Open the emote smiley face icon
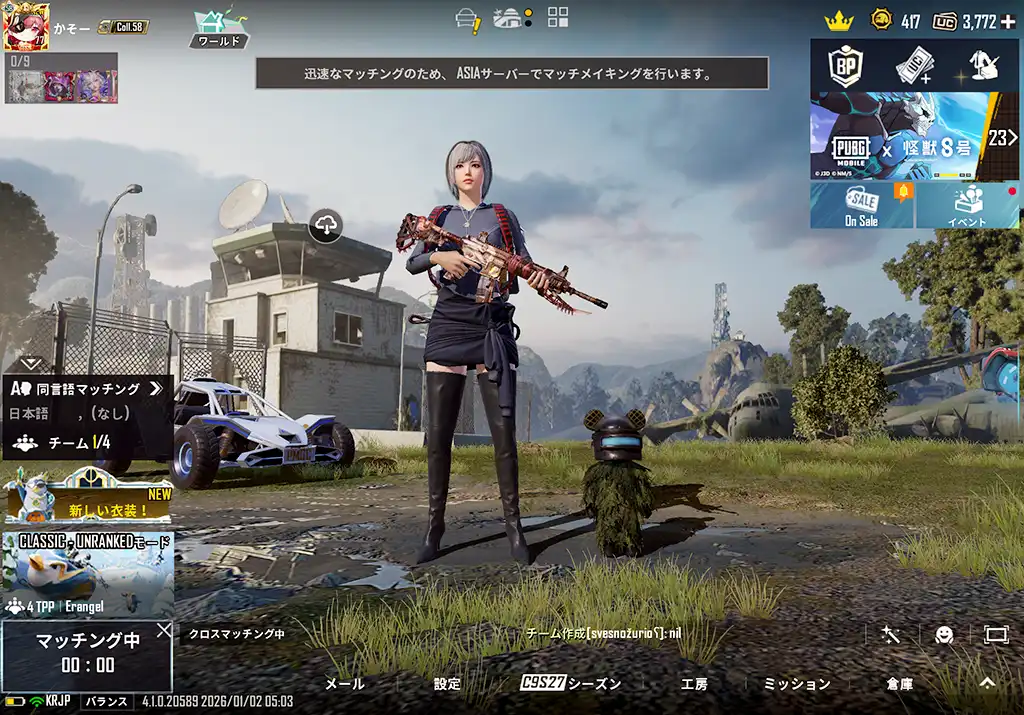Image resolution: width=1024 pixels, height=715 pixels. pyautogui.click(x=943, y=634)
